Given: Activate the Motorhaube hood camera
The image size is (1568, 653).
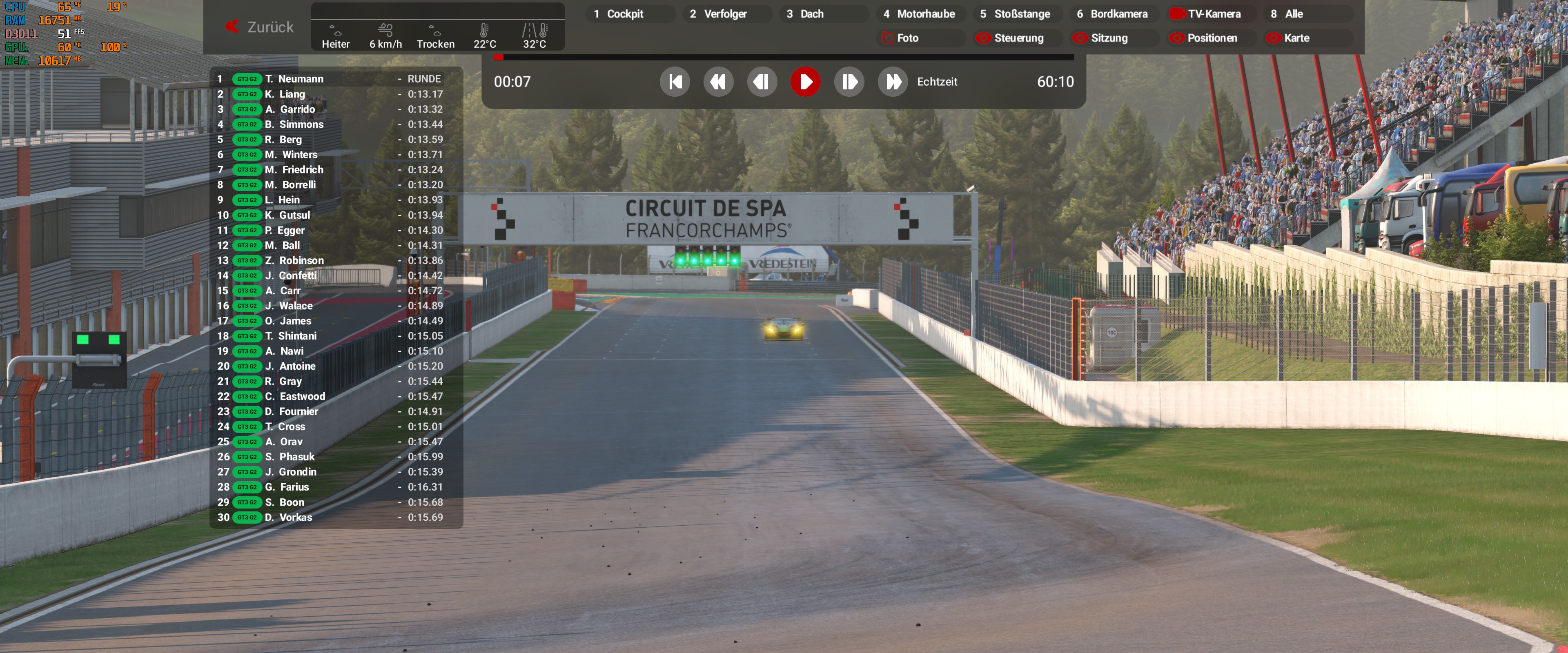Looking at the screenshot, I should tap(925, 14).
